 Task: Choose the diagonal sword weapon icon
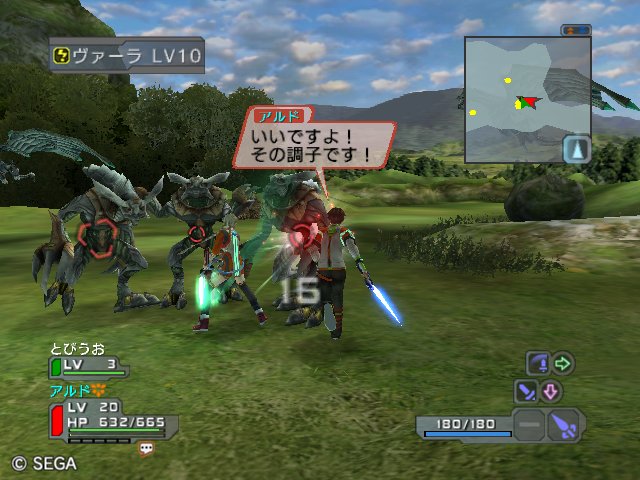pos(525,391)
